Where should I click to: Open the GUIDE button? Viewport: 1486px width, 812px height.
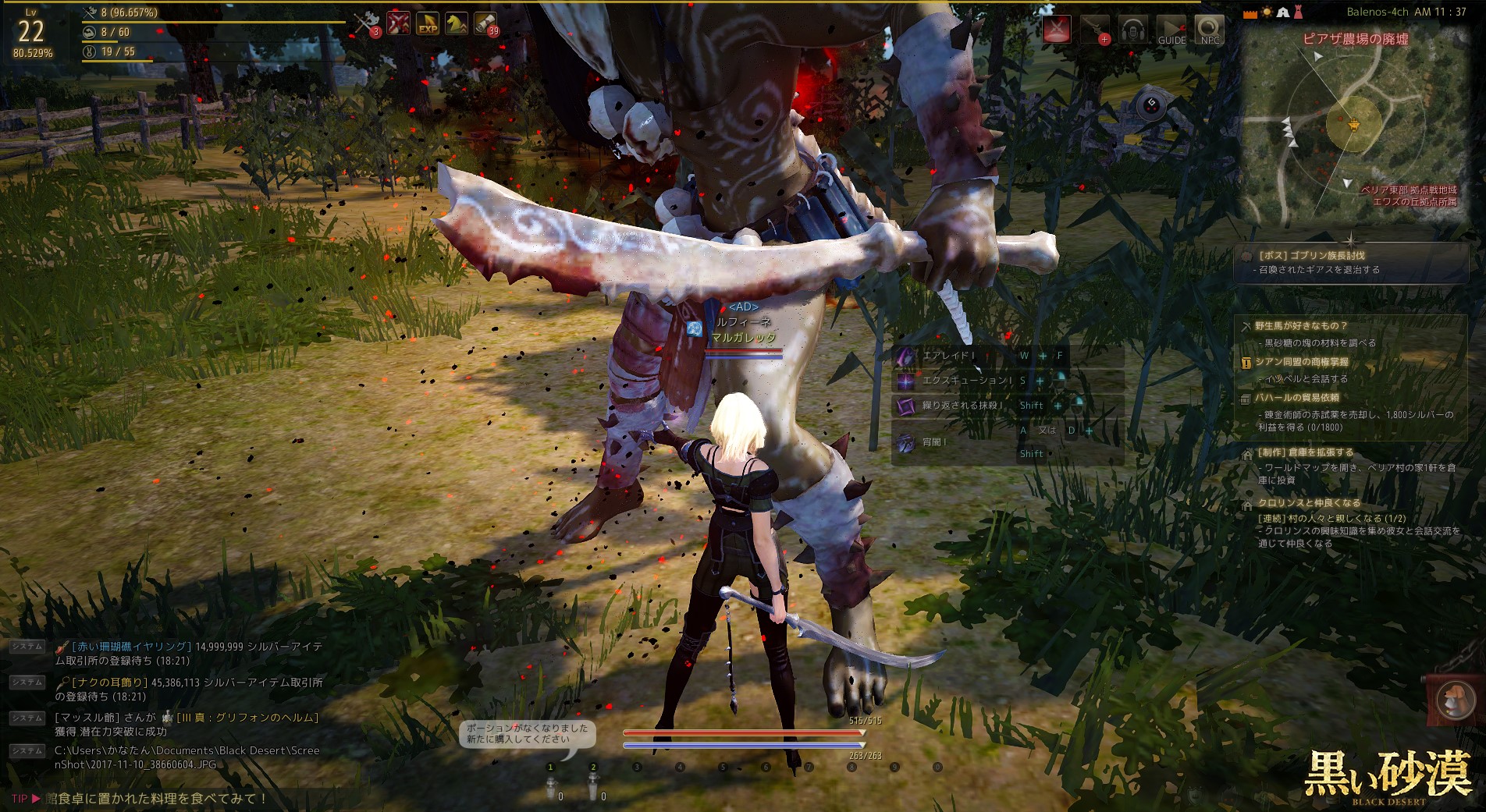(x=1171, y=30)
